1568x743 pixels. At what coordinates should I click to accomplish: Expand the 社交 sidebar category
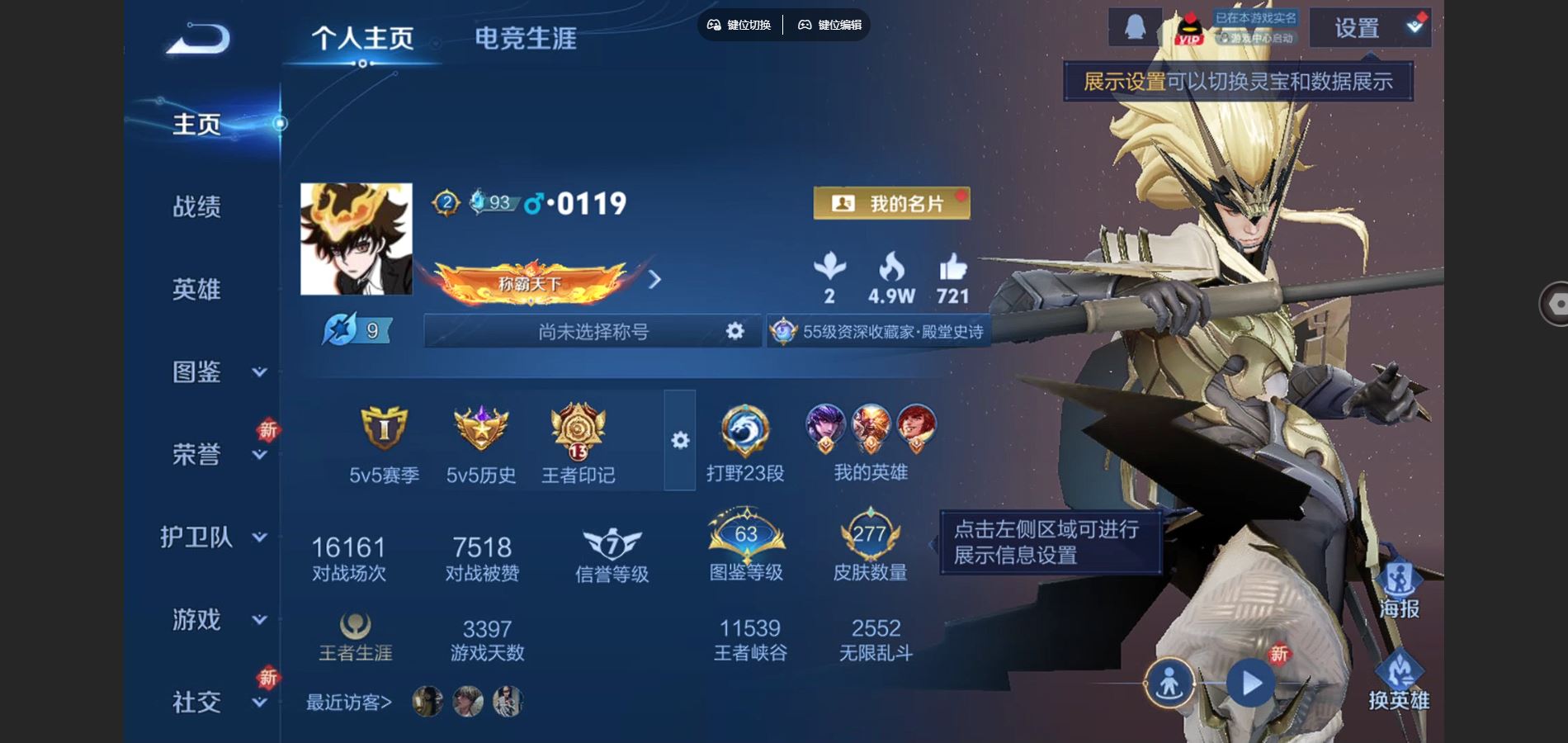coord(215,702)
